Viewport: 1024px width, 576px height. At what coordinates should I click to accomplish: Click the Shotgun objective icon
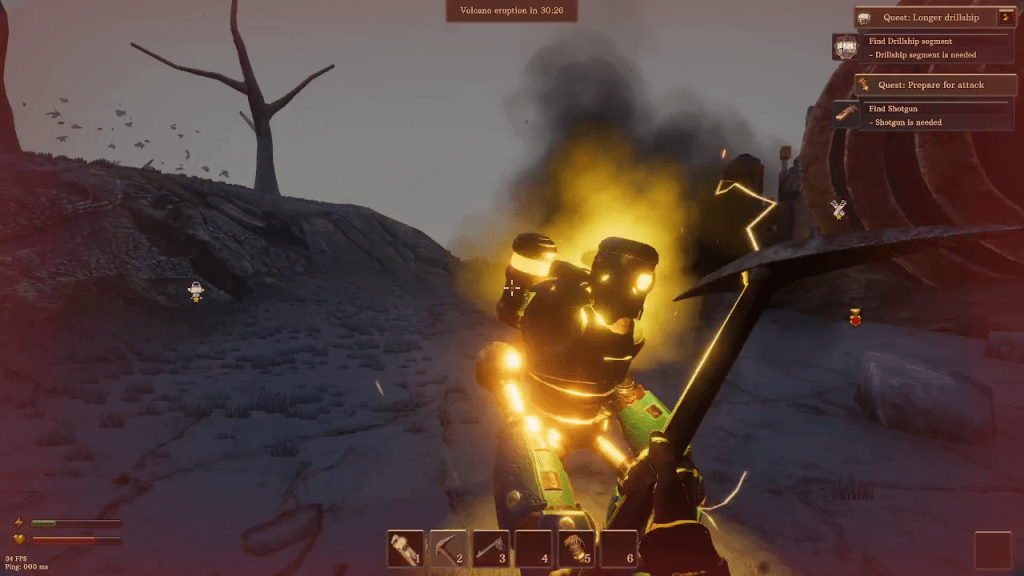pyautogui.click(x=846, y=115)
